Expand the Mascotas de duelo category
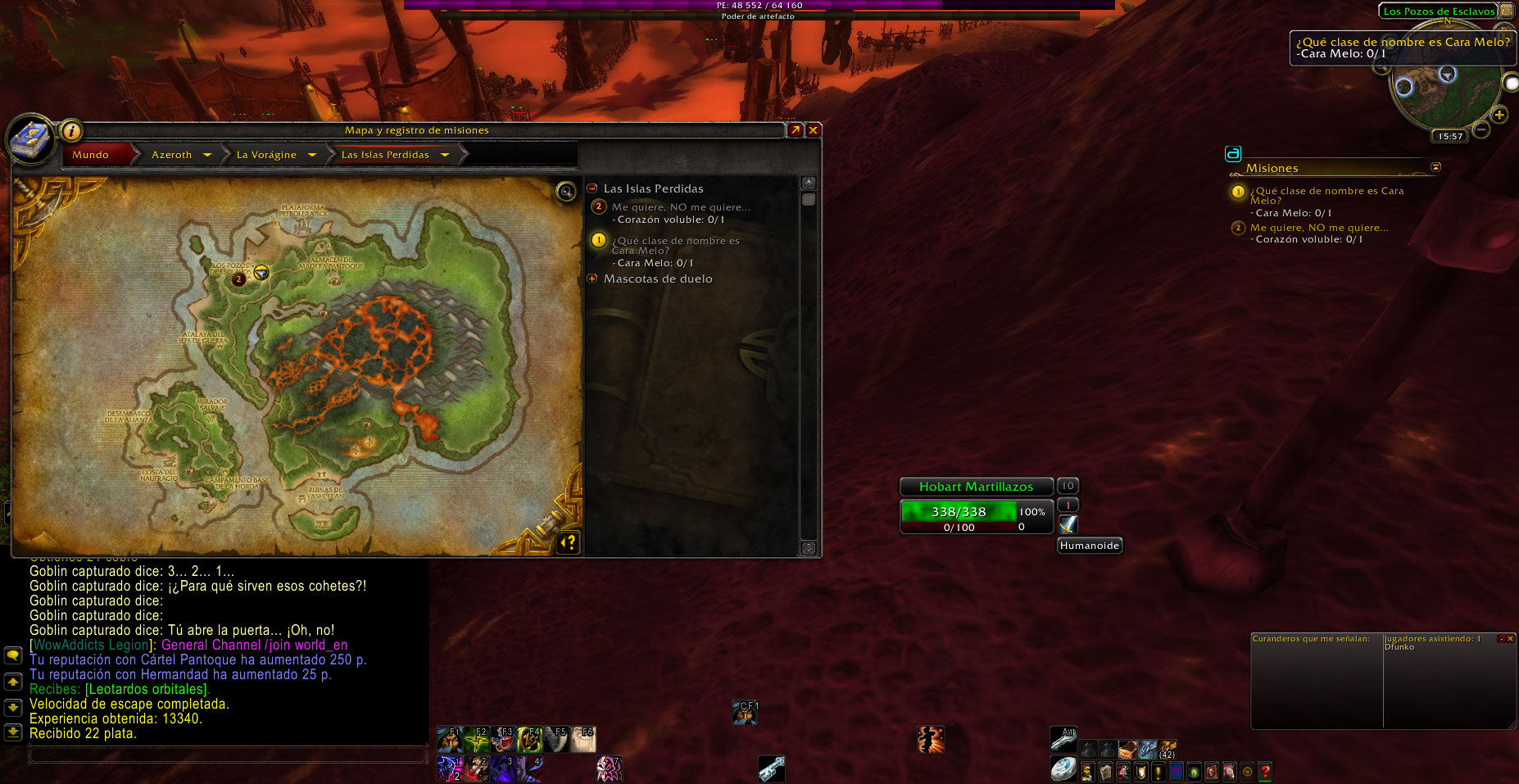 click(592, 279)
